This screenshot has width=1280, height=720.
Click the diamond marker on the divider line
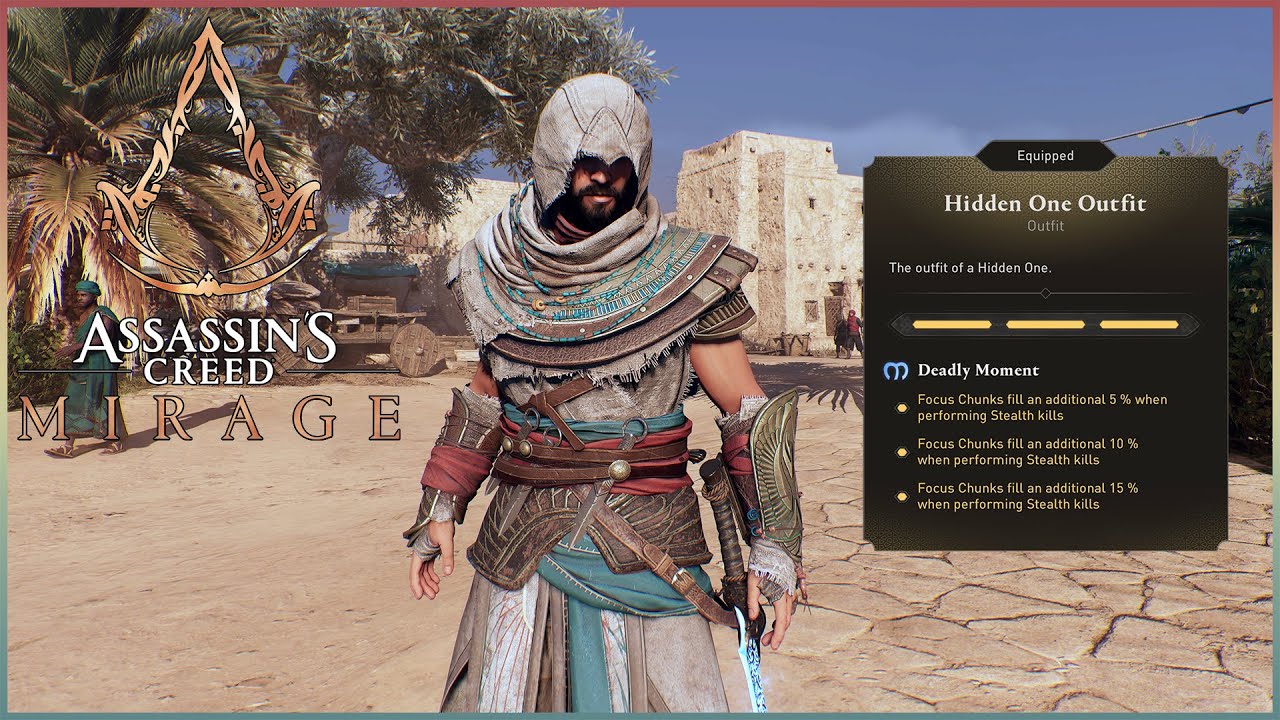tap(1047, 293)
